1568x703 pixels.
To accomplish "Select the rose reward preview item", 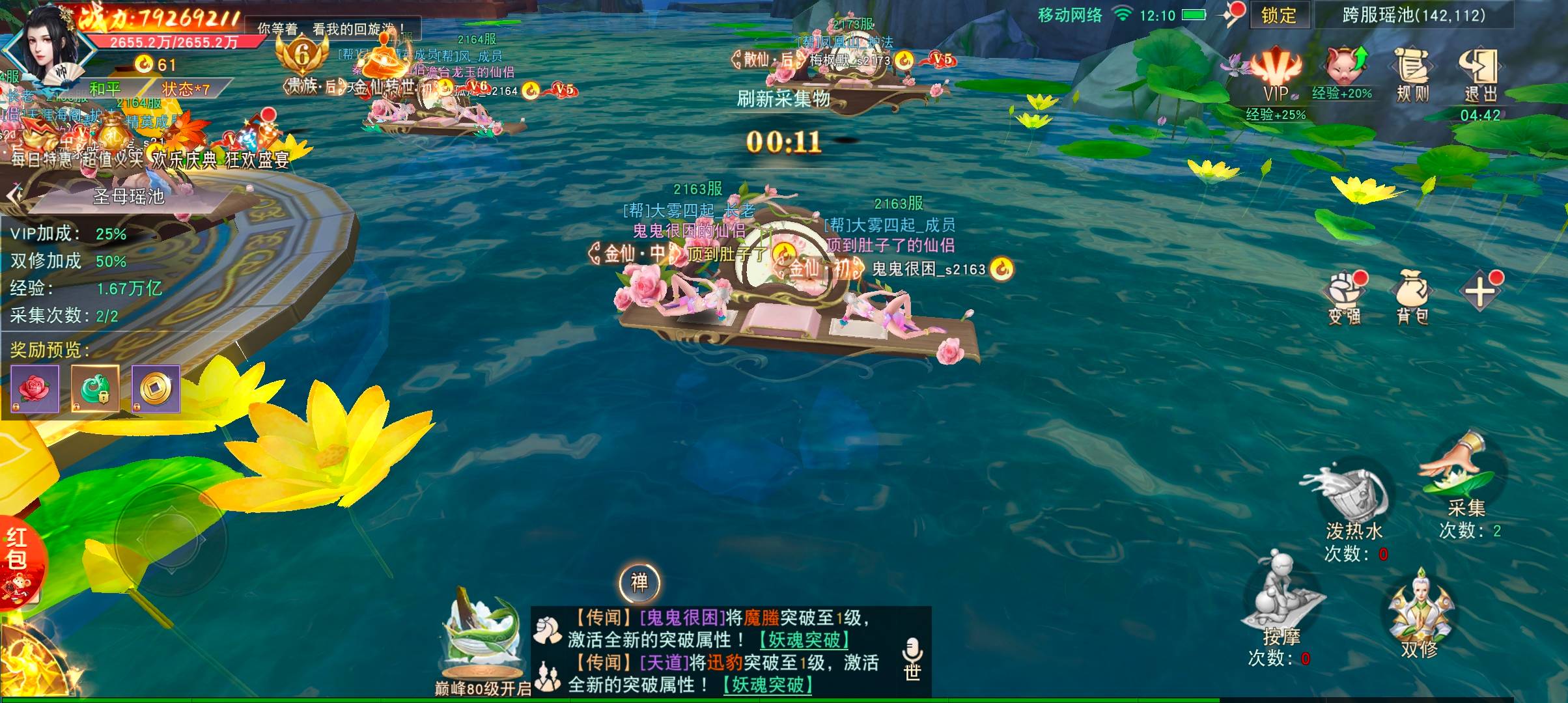I will click(x=35, y=389).
